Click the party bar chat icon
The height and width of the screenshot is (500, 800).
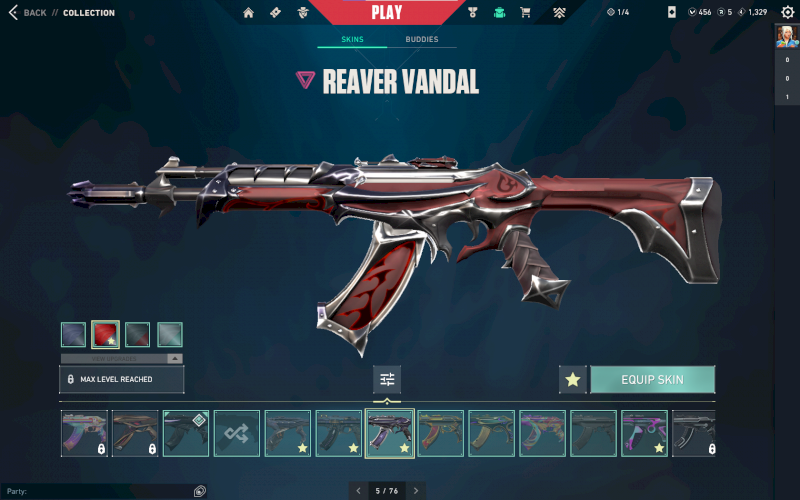(x=200, y=491)
